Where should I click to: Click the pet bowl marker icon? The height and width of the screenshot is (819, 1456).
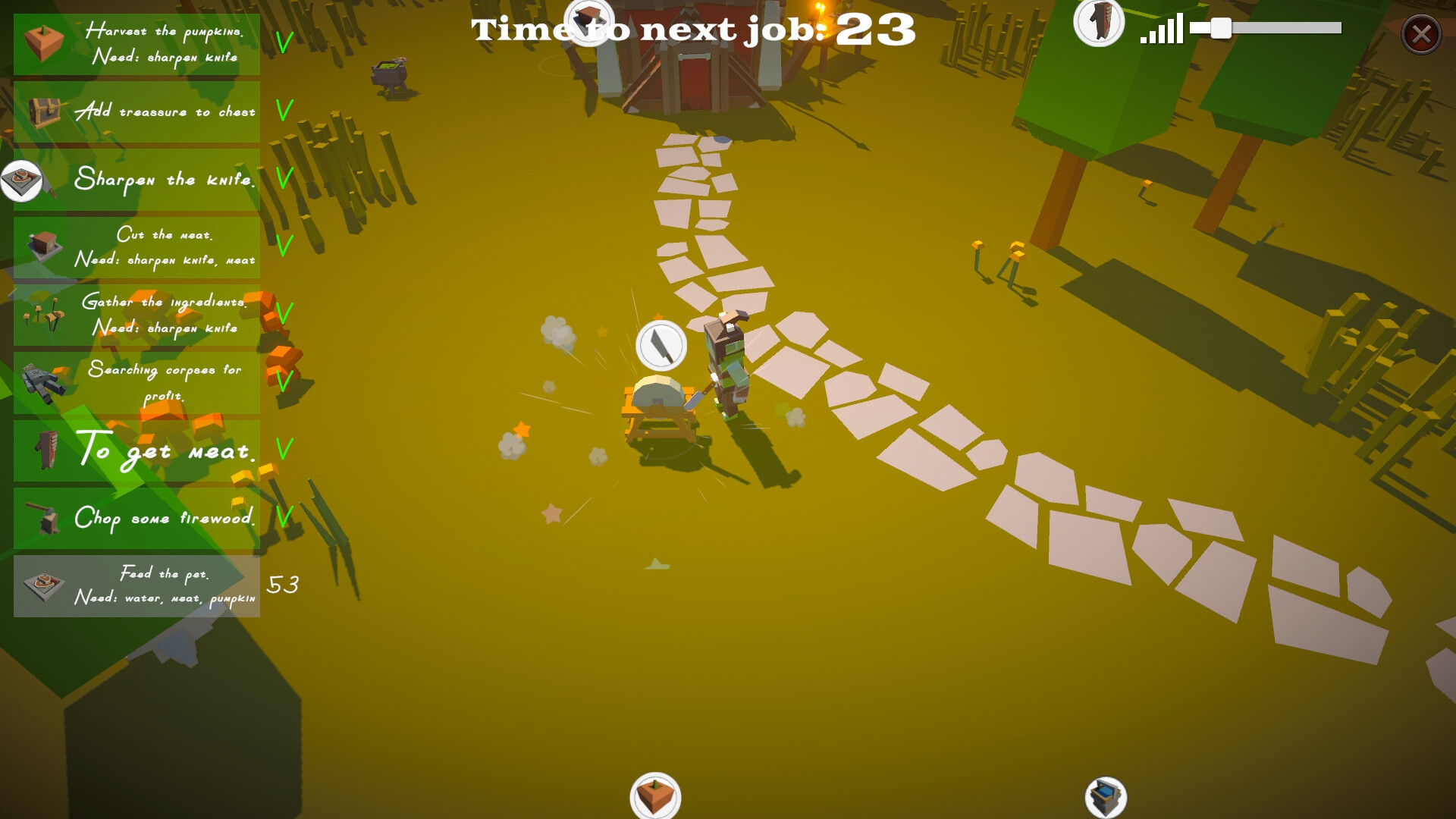tap(21, 180)
